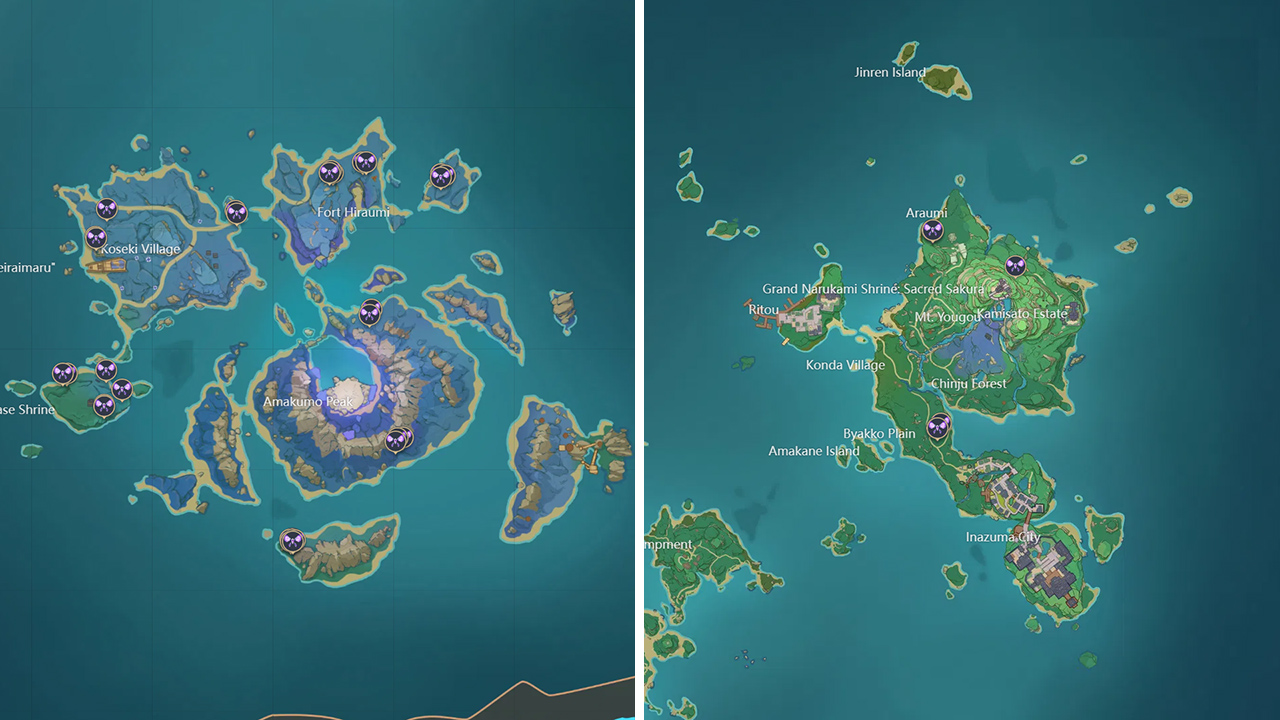The image size is (1280, 720).
Task: Click the Kamisato Estate label
Action: [1021, 314]
